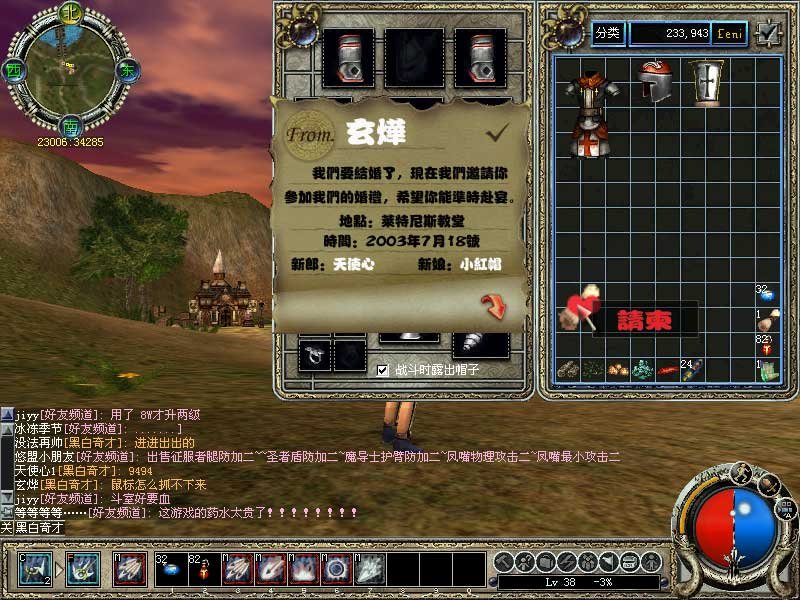Screen dimensions: 800x600
Task: Select the green boots item in the bag
Action: (x=766, y=370)
